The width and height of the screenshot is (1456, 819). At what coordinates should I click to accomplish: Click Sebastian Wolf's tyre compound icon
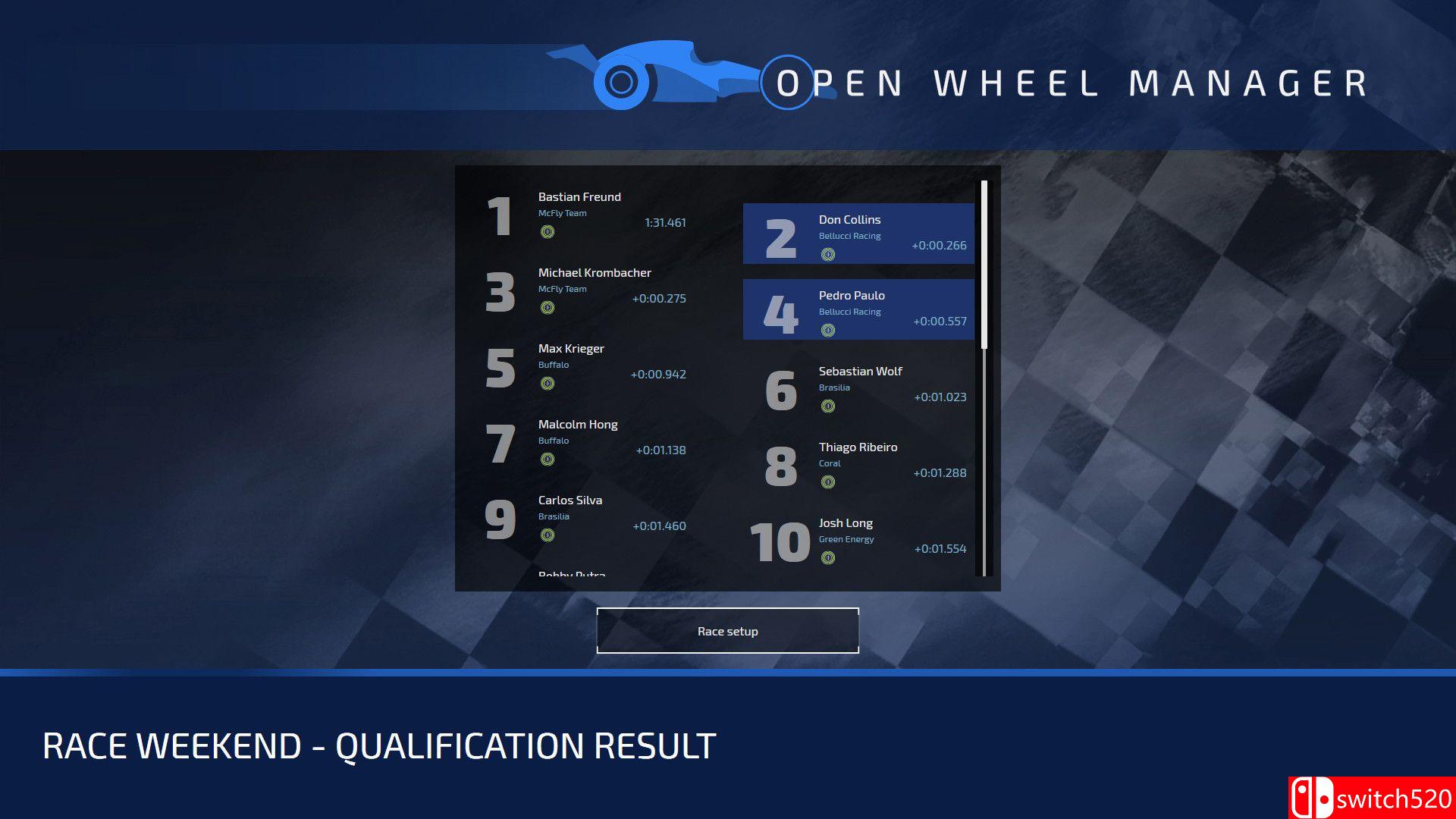point(829,406)
